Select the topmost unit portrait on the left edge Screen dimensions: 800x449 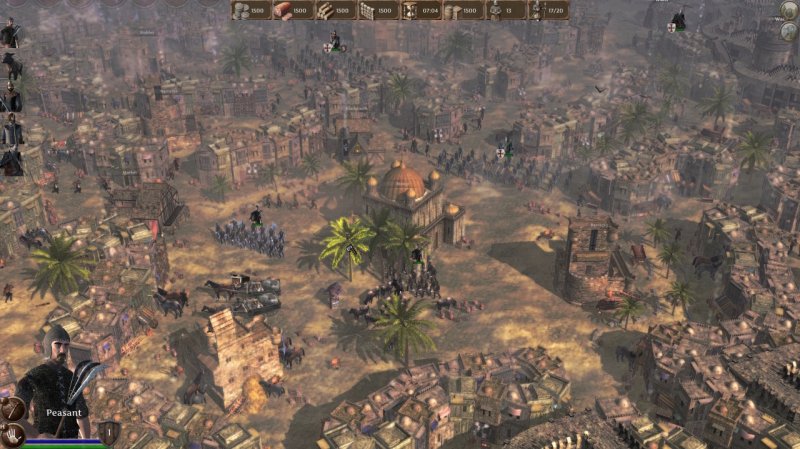[x=10, y=33]
